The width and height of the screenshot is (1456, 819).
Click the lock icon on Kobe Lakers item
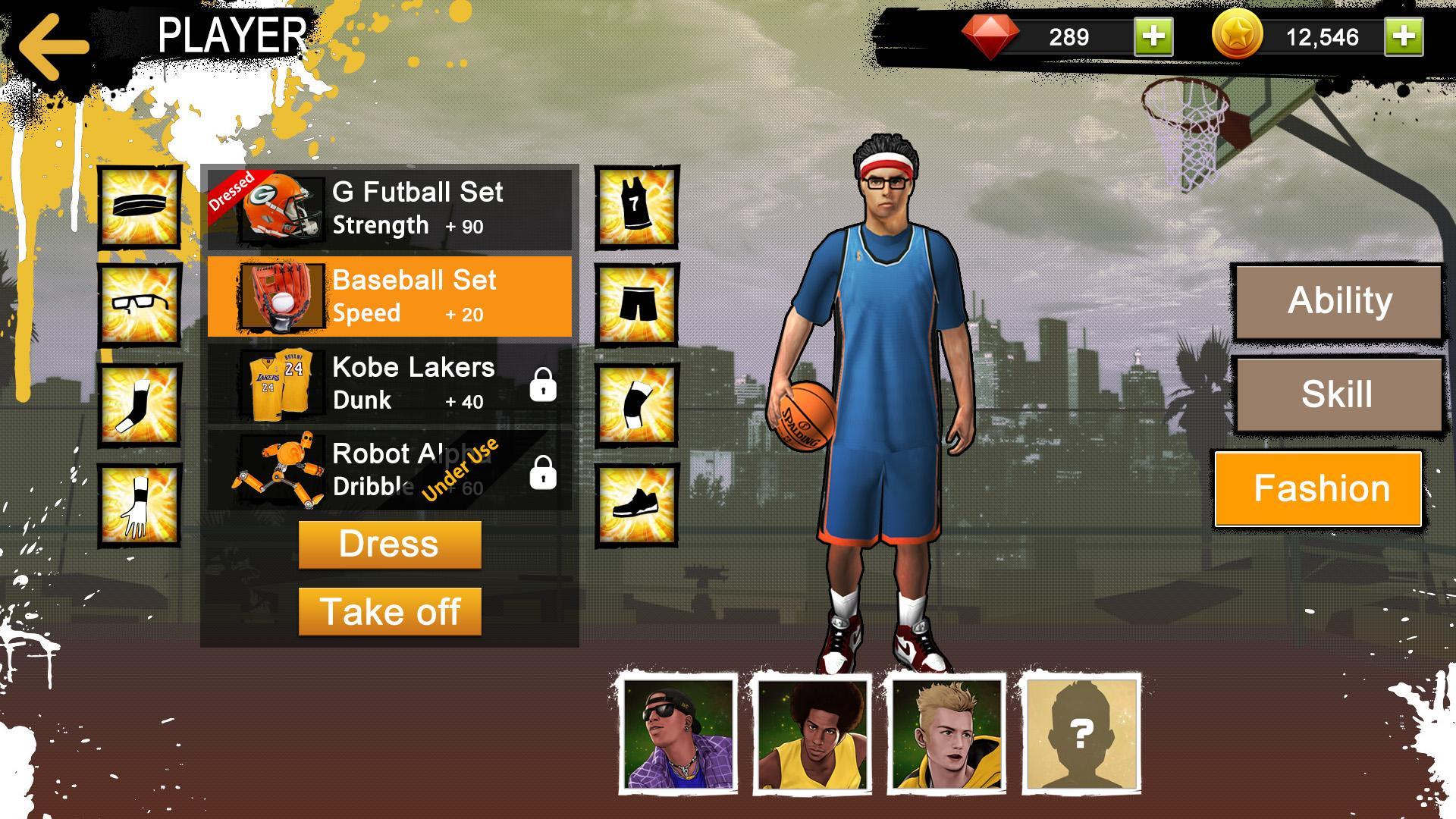pos(543,387)
